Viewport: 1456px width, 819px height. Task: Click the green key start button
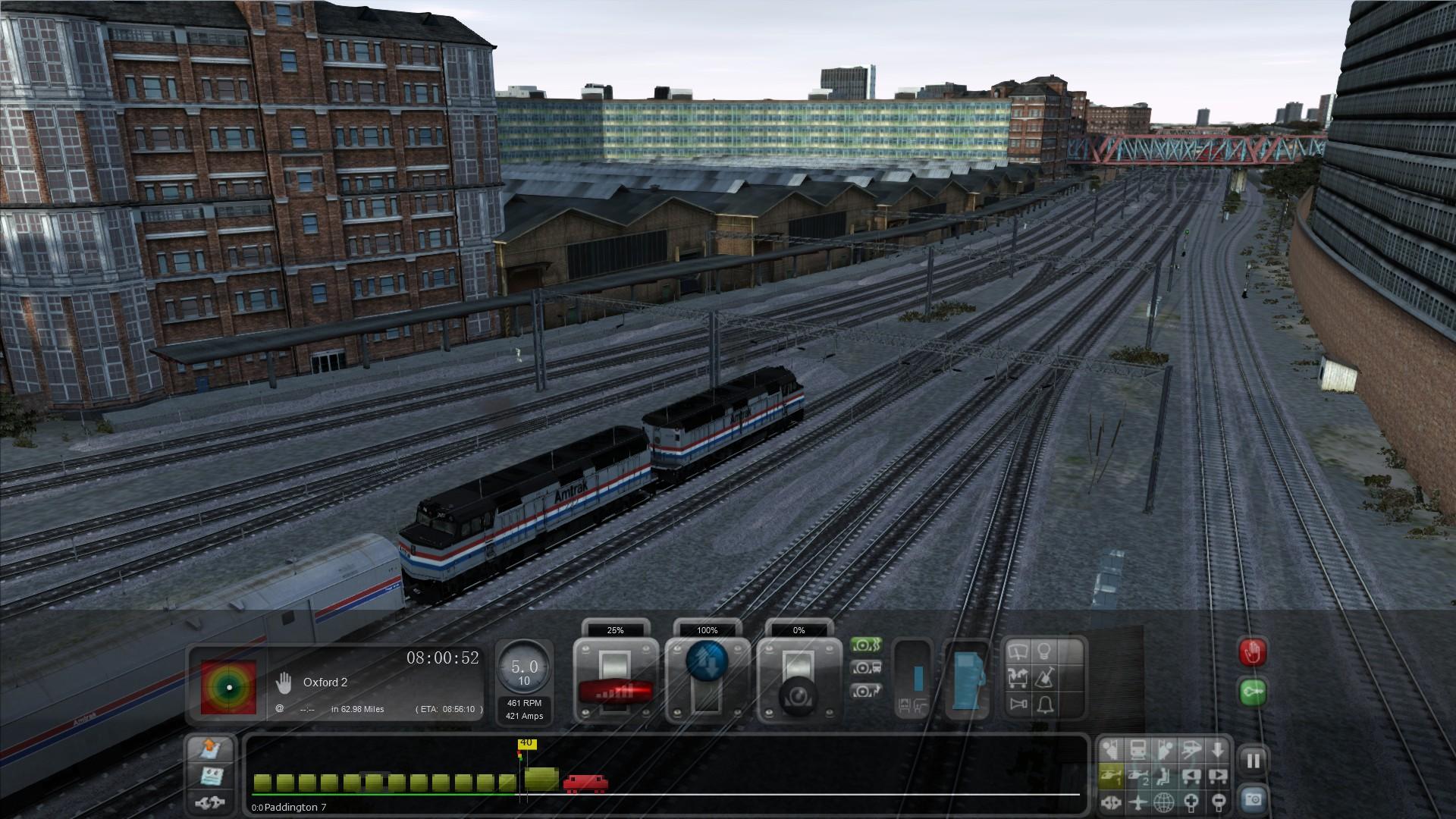tap(1252, 692)
